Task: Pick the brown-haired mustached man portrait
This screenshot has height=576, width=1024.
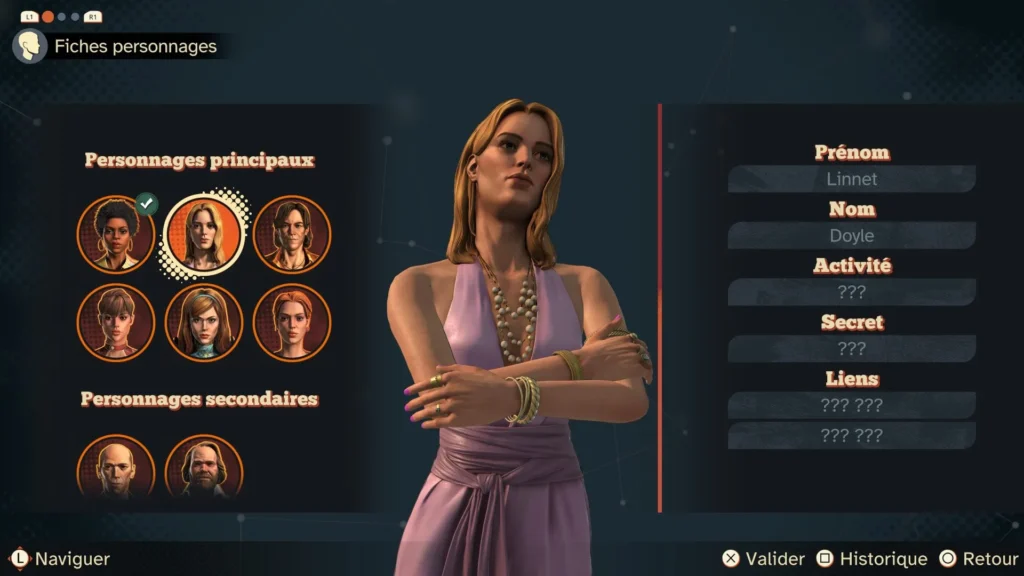Action: [x=291, y=234]
